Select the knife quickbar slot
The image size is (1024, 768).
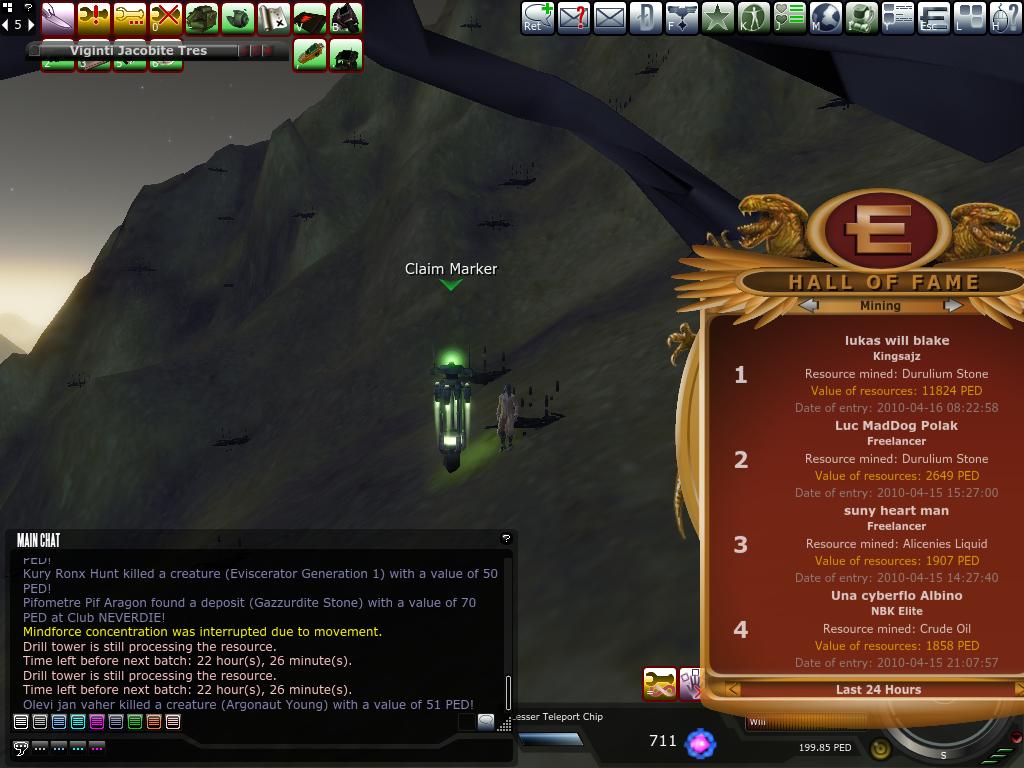click(58, 18)
